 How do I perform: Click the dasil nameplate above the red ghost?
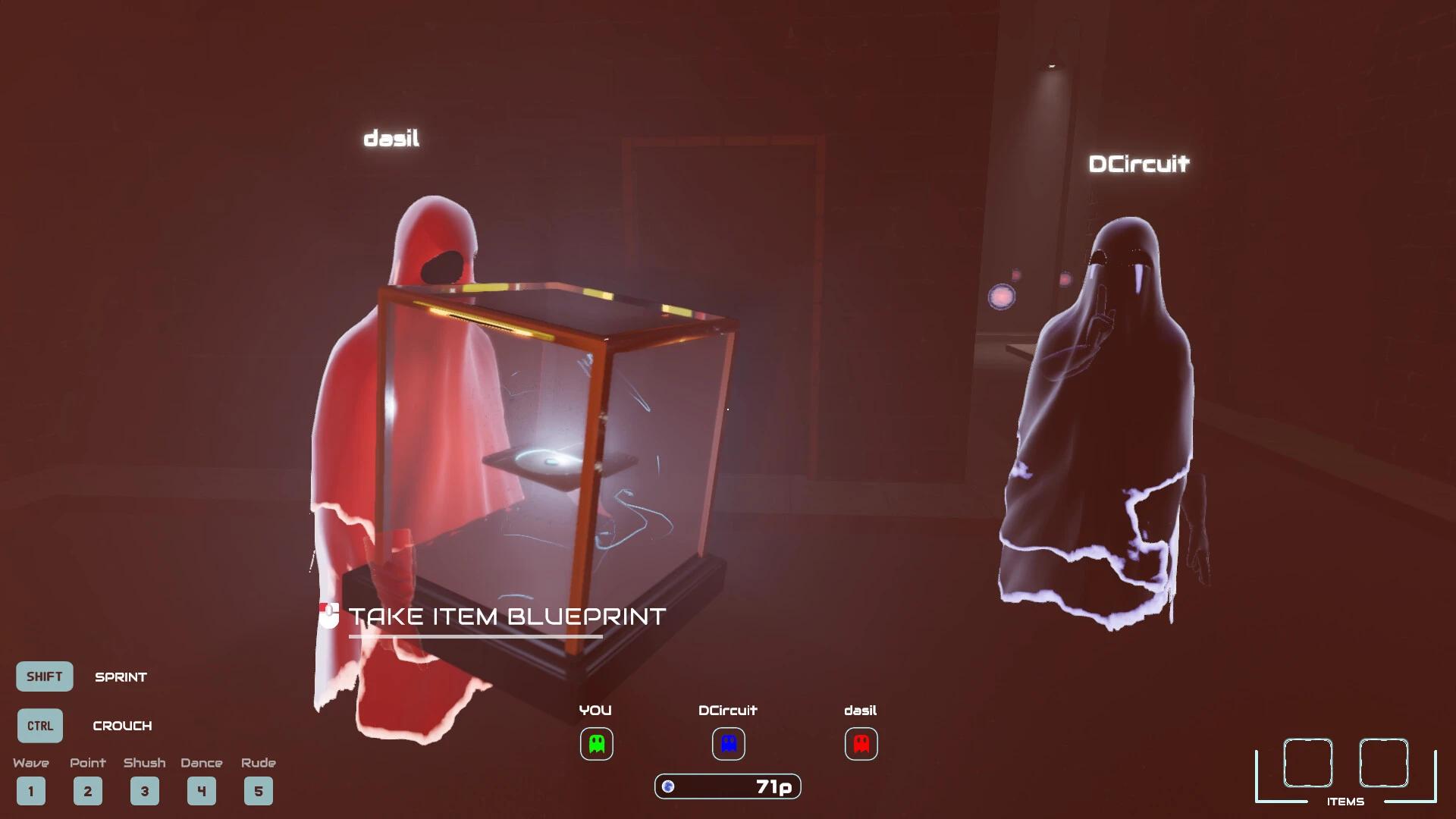391,138
